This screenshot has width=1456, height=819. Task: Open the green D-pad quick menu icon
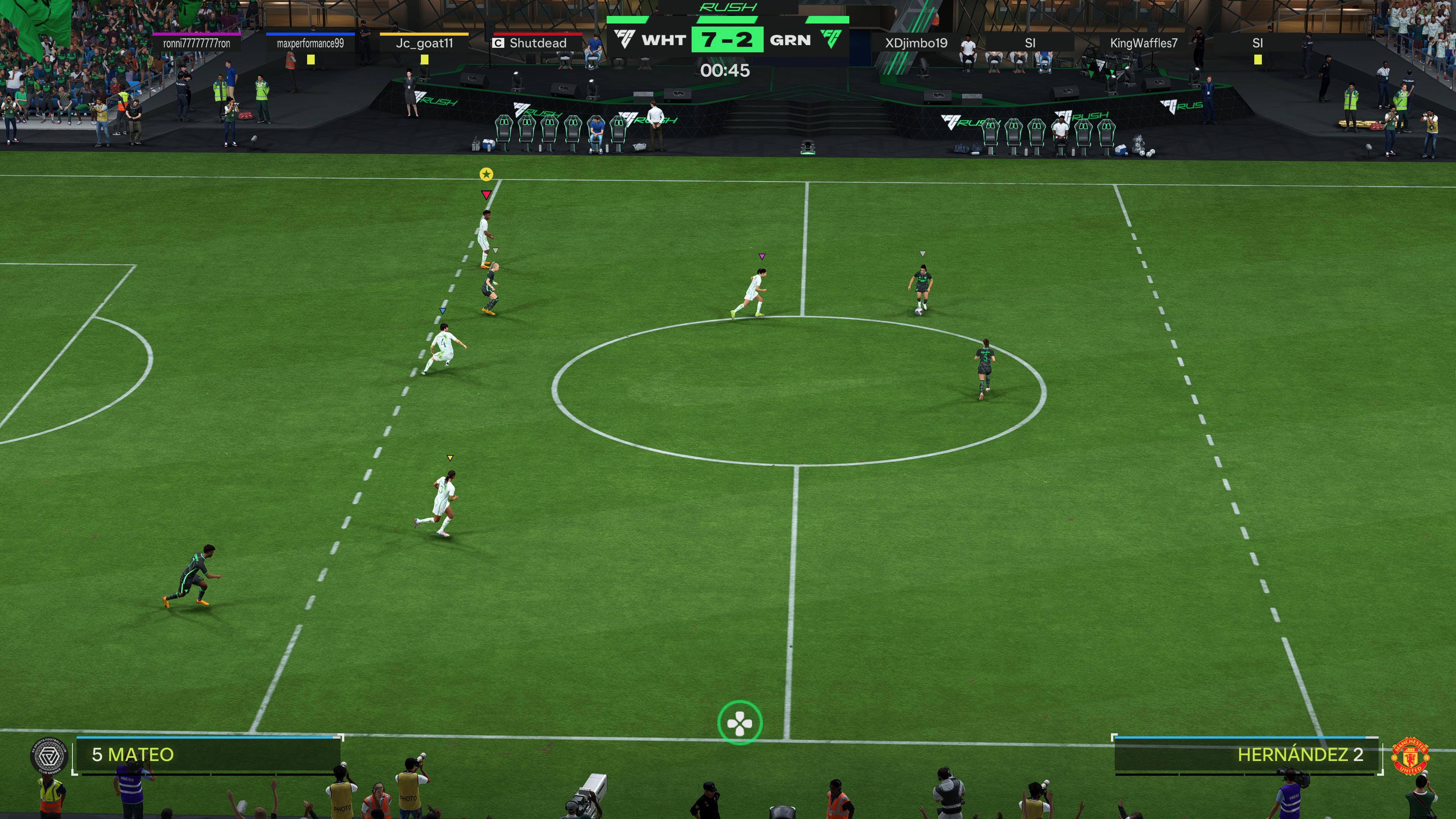(x=739, y=722)
